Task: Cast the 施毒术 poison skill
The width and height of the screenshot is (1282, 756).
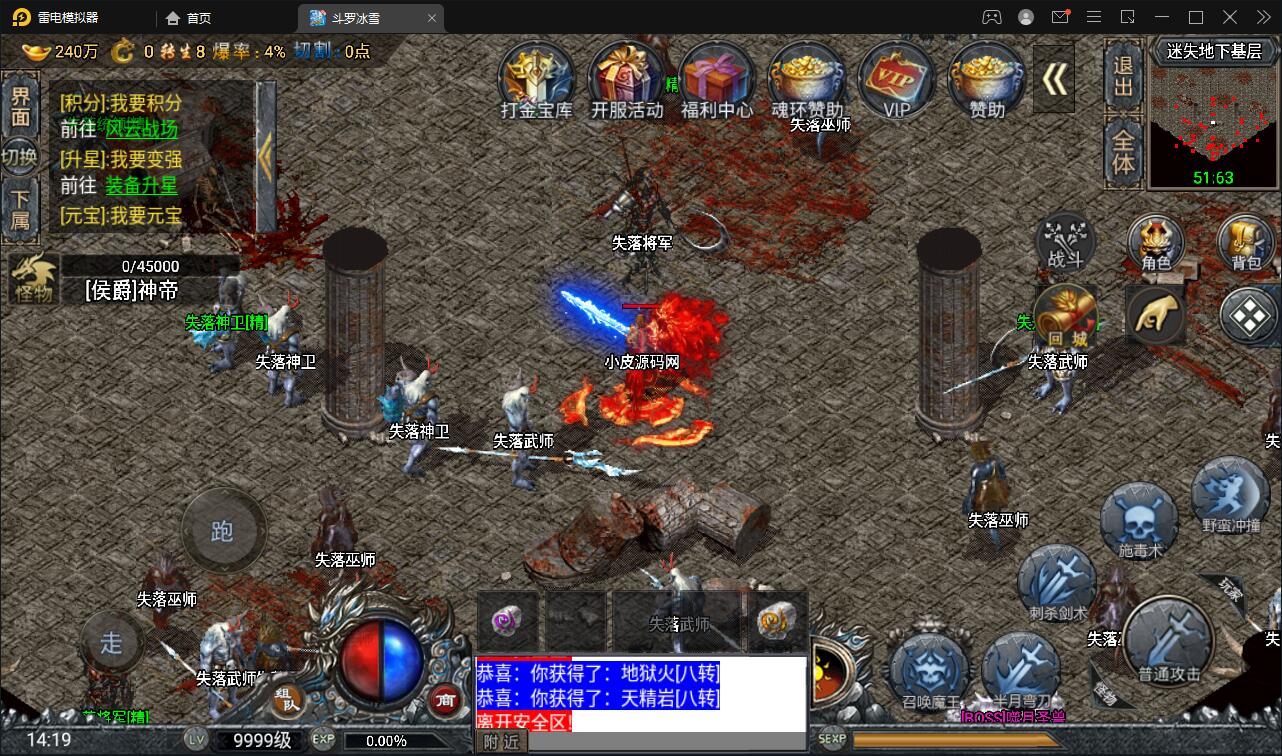Action: [x=1138, y=518]
